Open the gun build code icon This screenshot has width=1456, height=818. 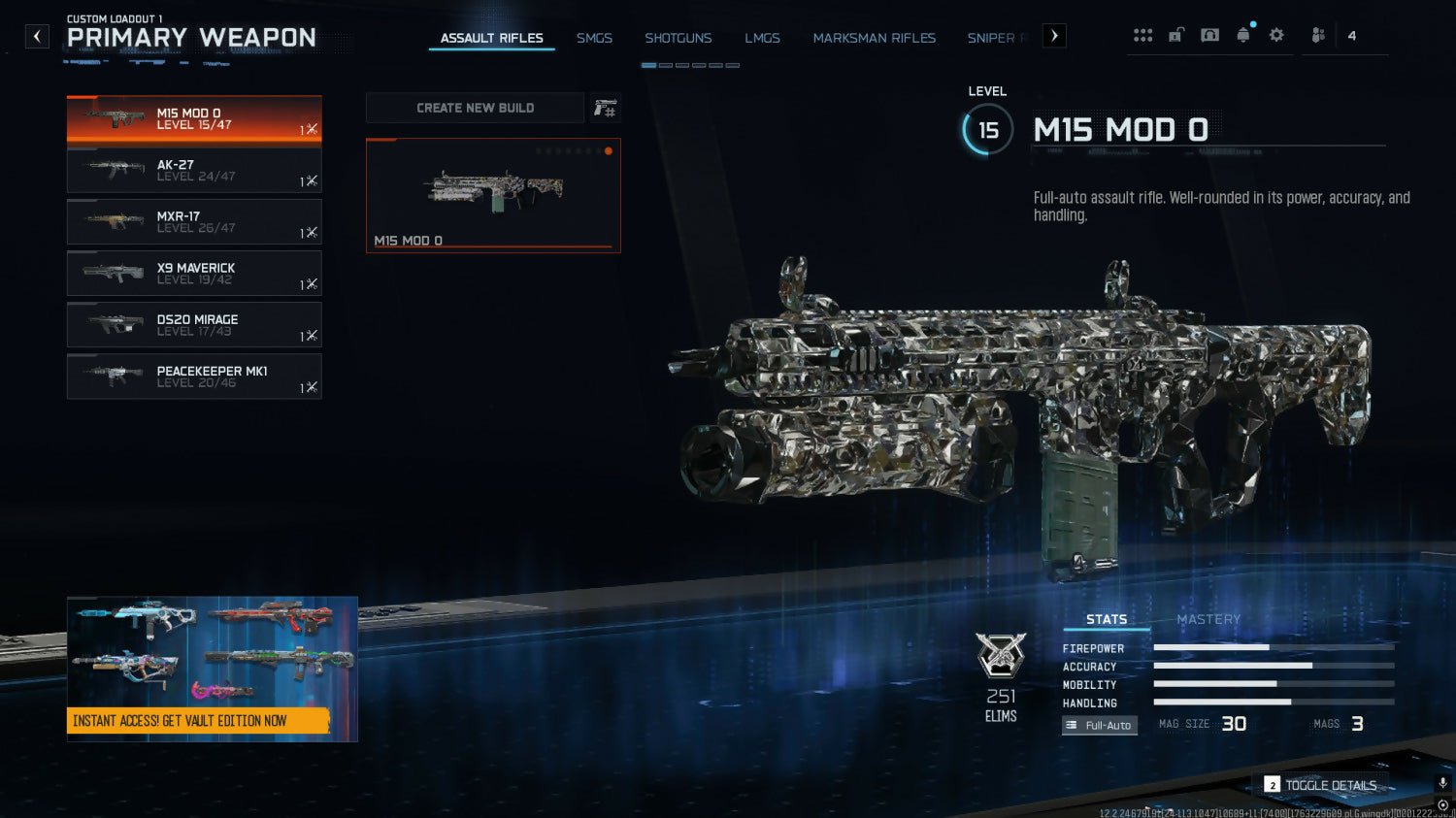tap(605, 108)
